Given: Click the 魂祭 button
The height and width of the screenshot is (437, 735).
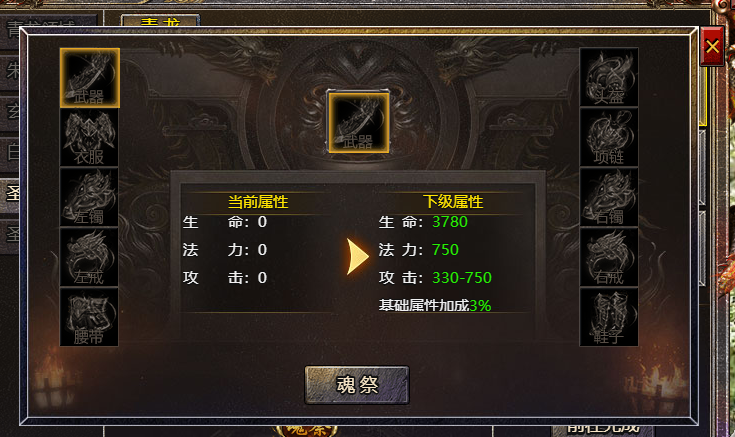Looking at the screenshot, I should pos(357,385).
